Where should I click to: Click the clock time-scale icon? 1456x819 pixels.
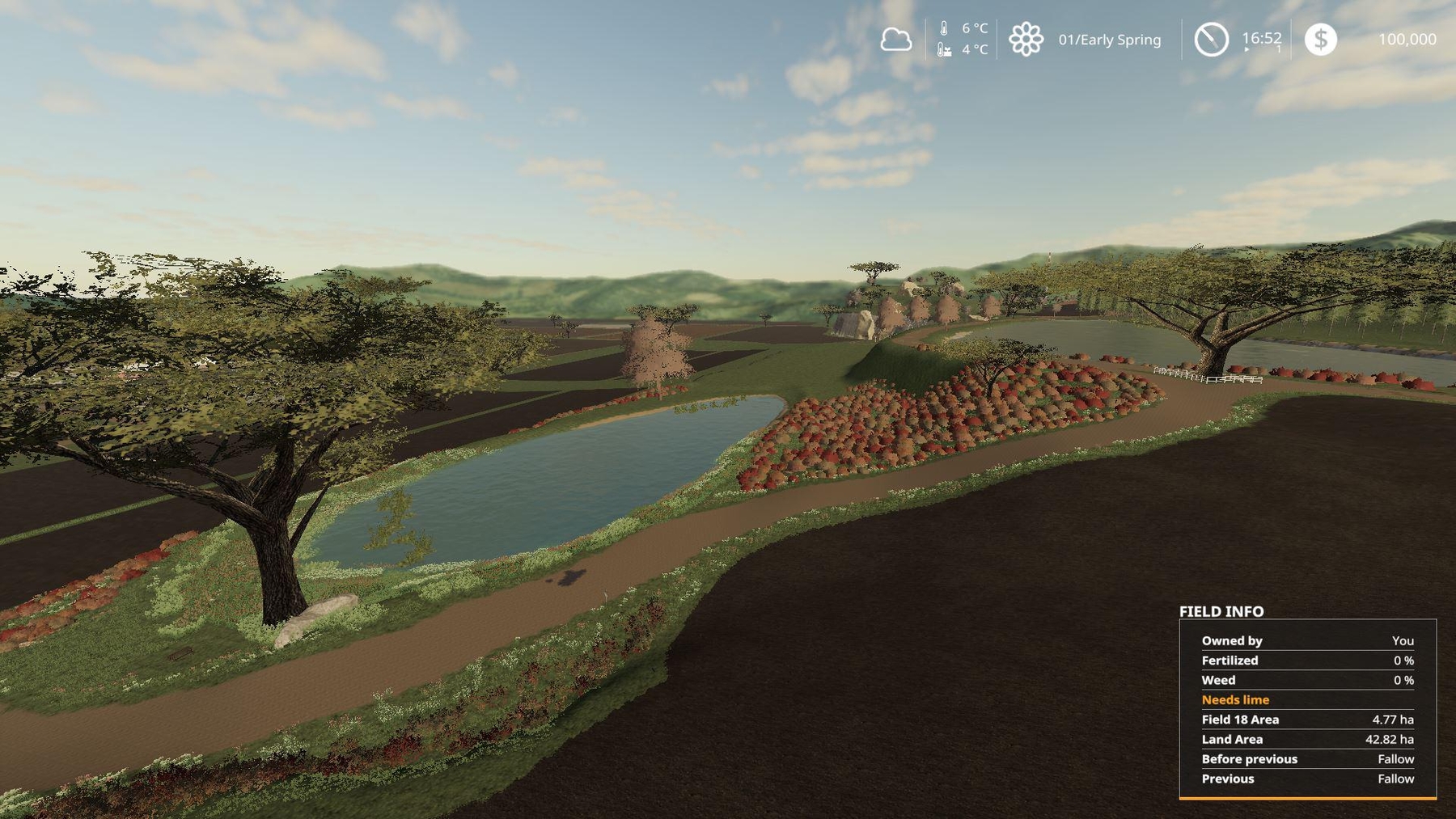[1211, 39]
